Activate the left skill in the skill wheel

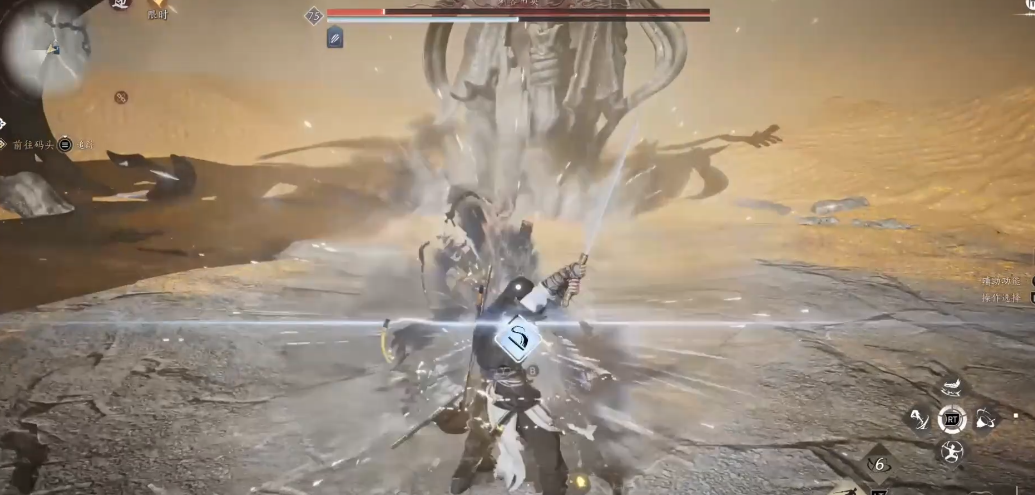click(x=919, y=419)
